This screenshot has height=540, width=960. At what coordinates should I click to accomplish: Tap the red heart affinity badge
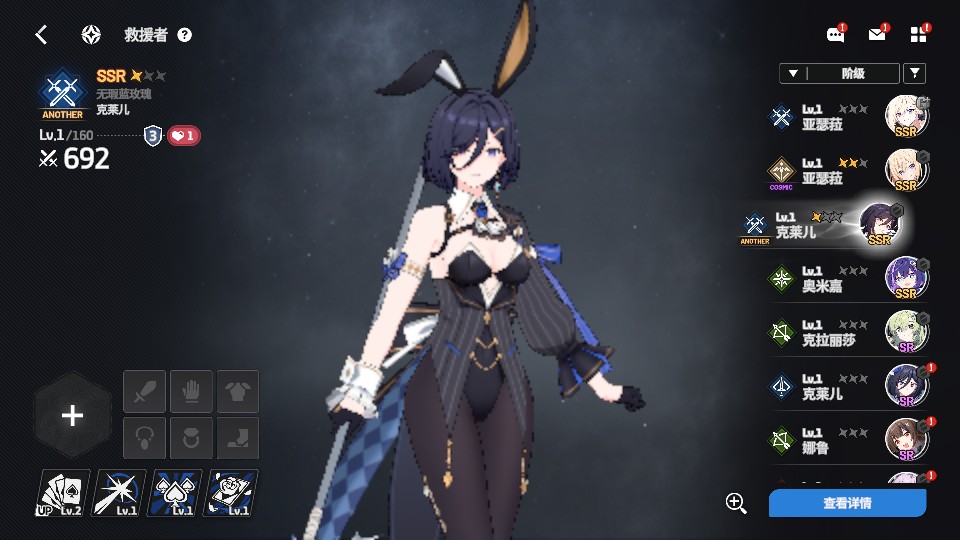point(183,136)
